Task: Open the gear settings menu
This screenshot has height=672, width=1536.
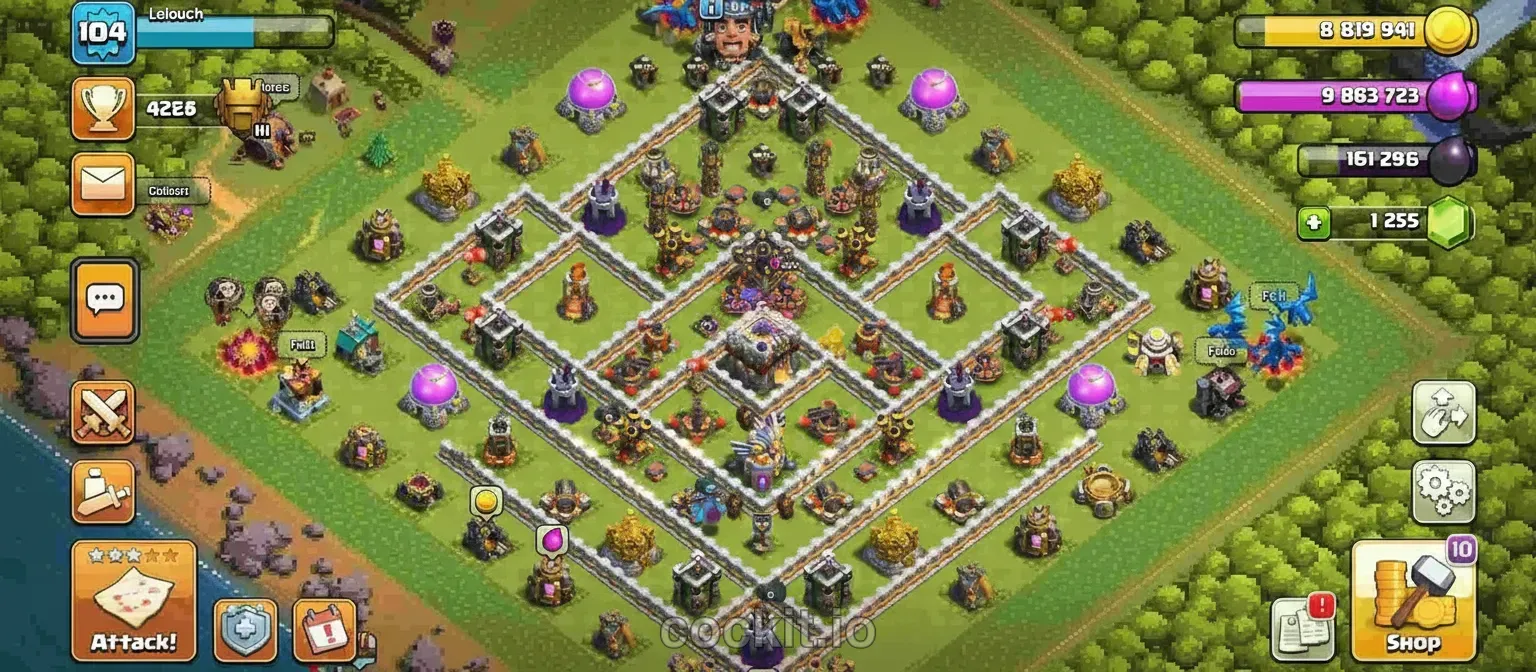Action: coord(1443,492)
